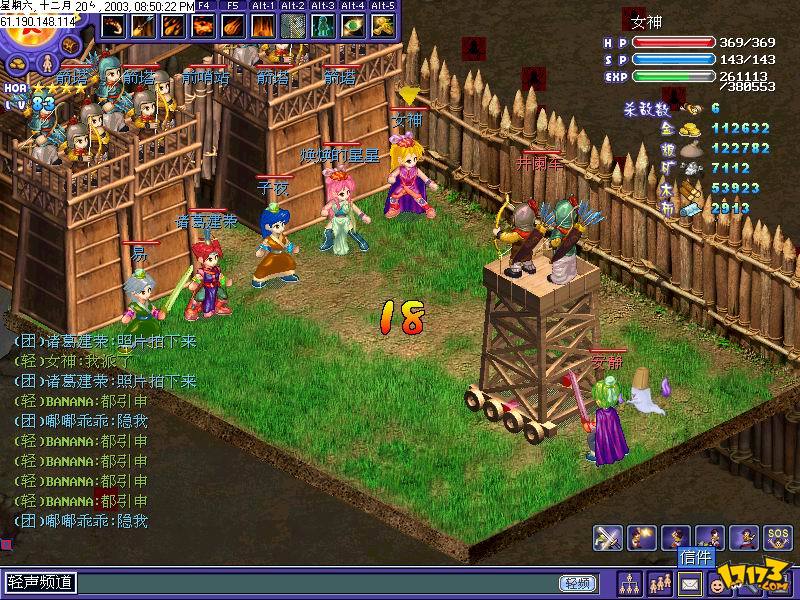Image resolution: width=800 pixels, height=600 pixels.
Task: Activate the crossed swords attack icon
Action: point(607,537)
